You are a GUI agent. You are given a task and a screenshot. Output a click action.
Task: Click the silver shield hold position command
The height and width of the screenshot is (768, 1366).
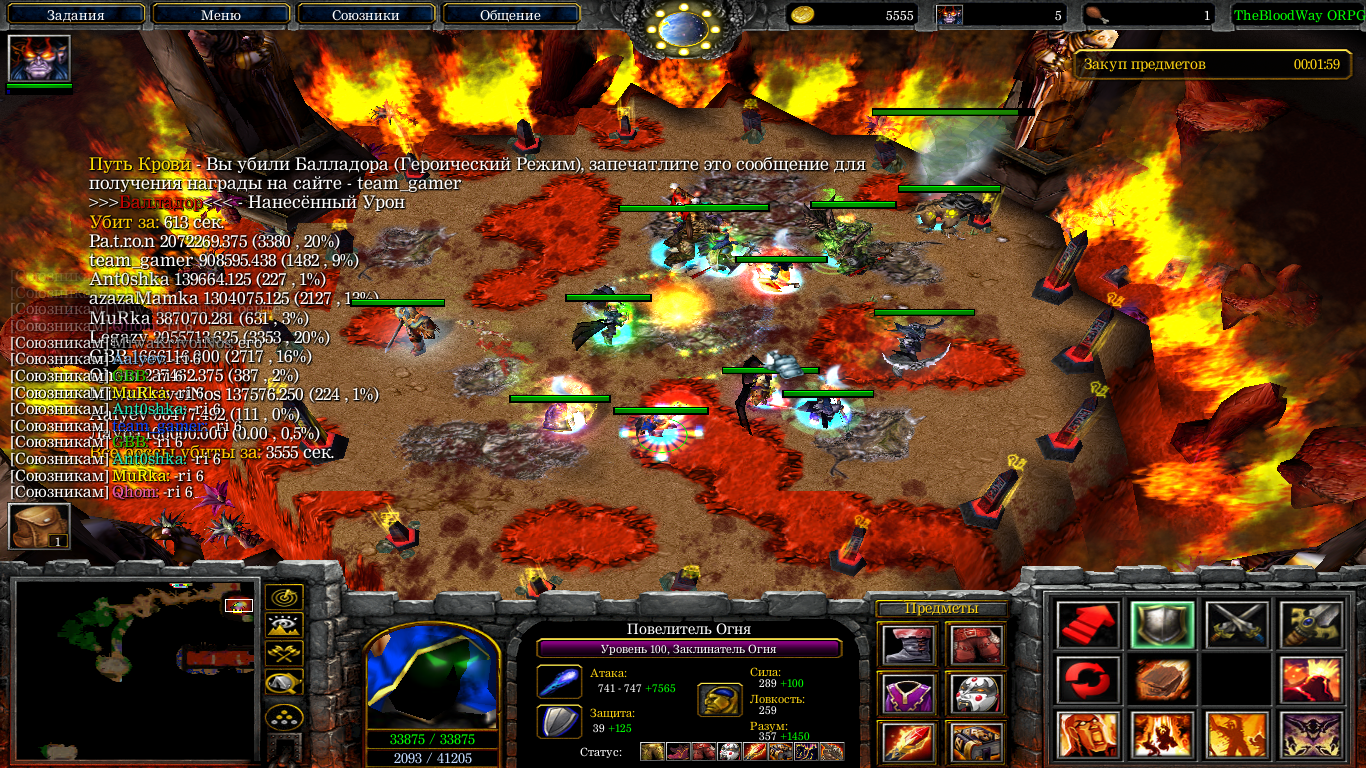(x=1162, y=625)
